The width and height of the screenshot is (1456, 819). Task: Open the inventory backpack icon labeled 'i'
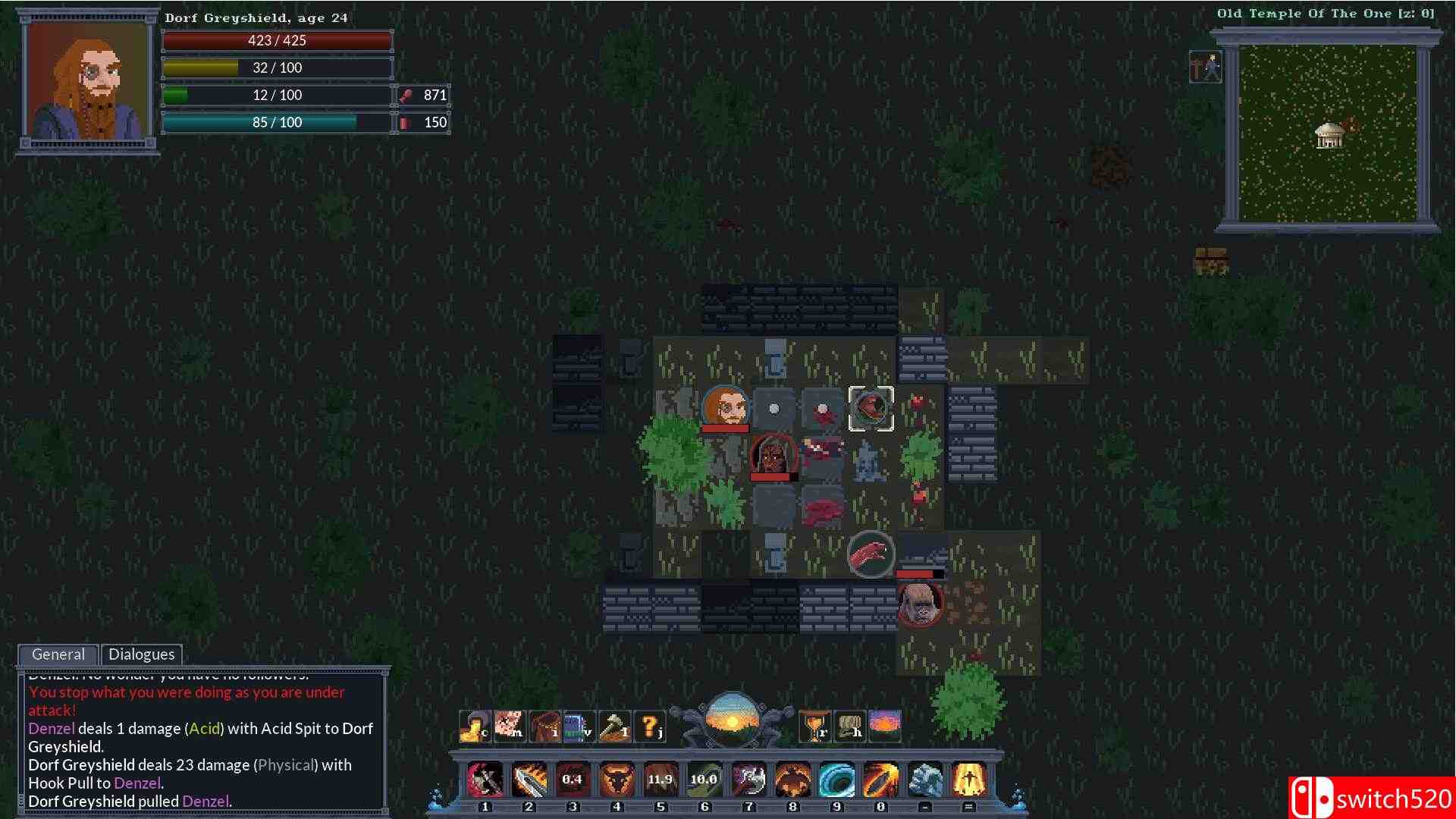point(546,724)
